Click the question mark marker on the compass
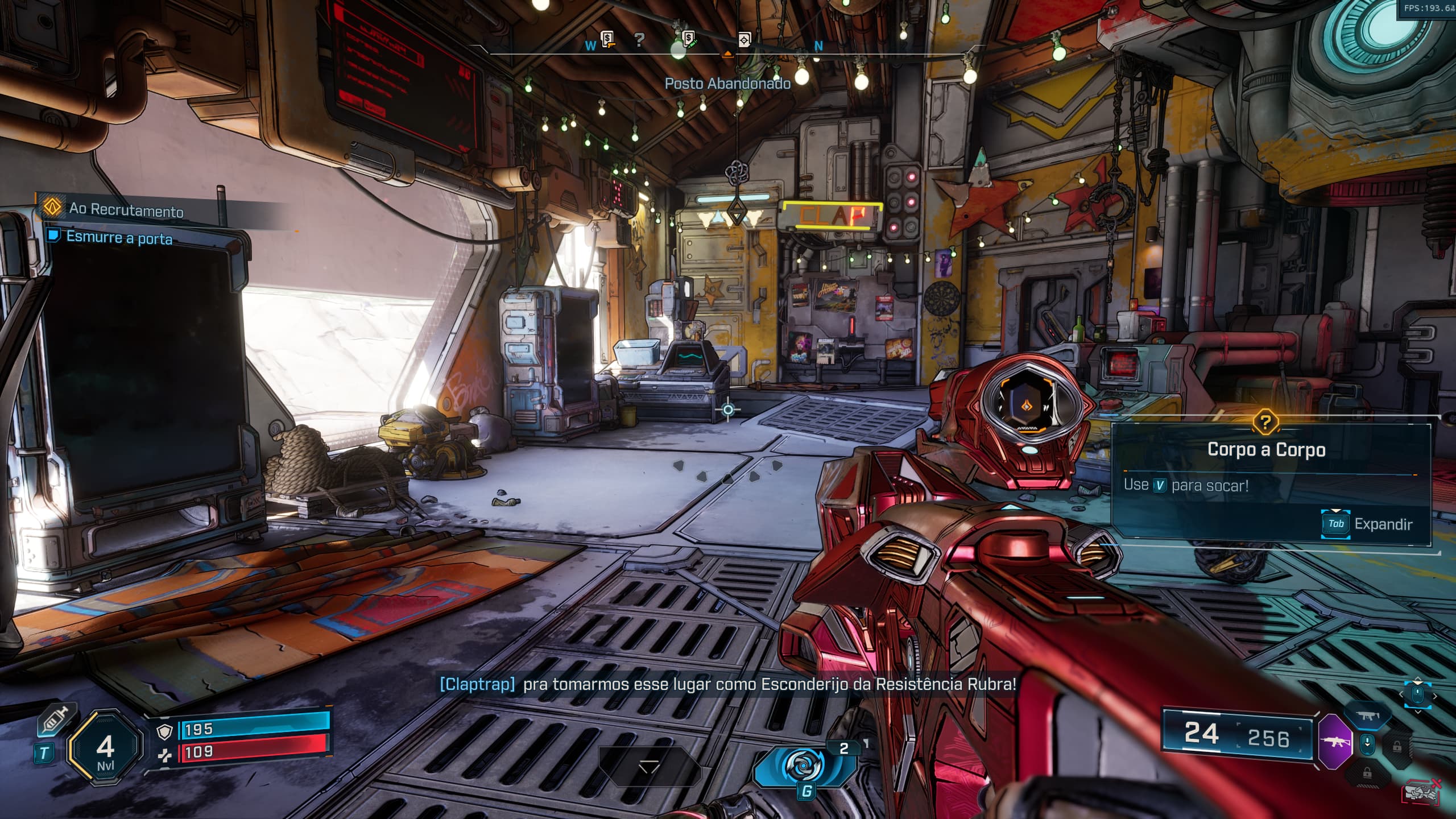This screenshot has height=819, width=1456. point(639,40)
